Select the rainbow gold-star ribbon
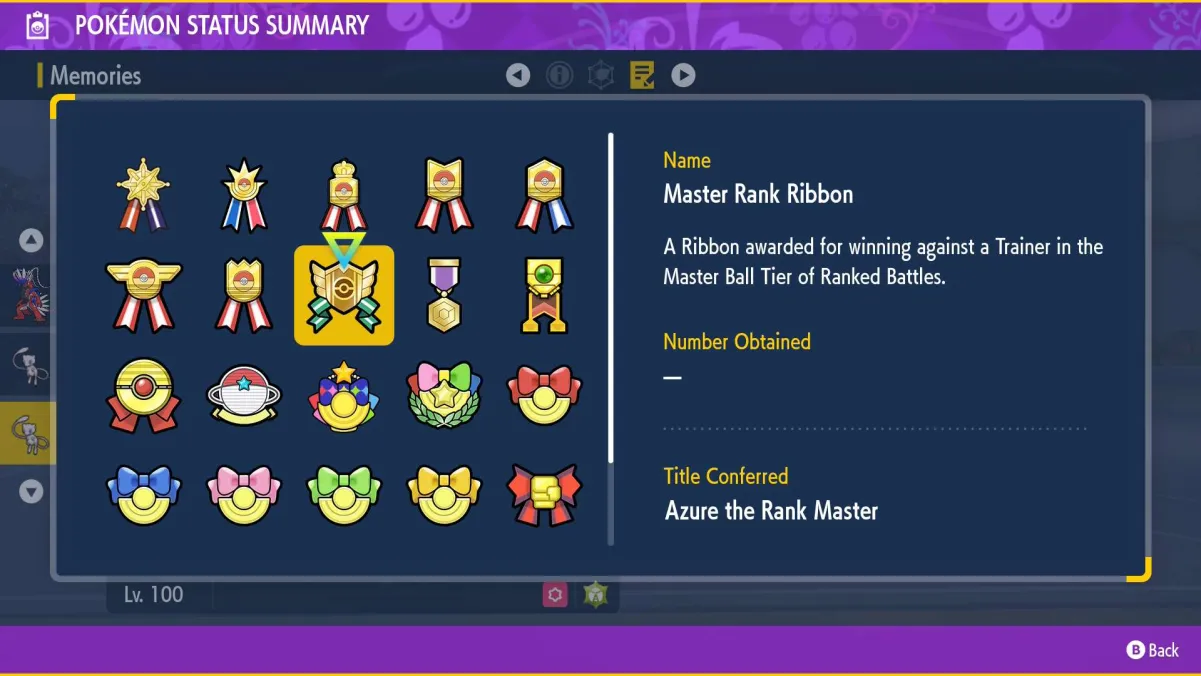Viewport: 1201px width, 676px height. point(344,396)
